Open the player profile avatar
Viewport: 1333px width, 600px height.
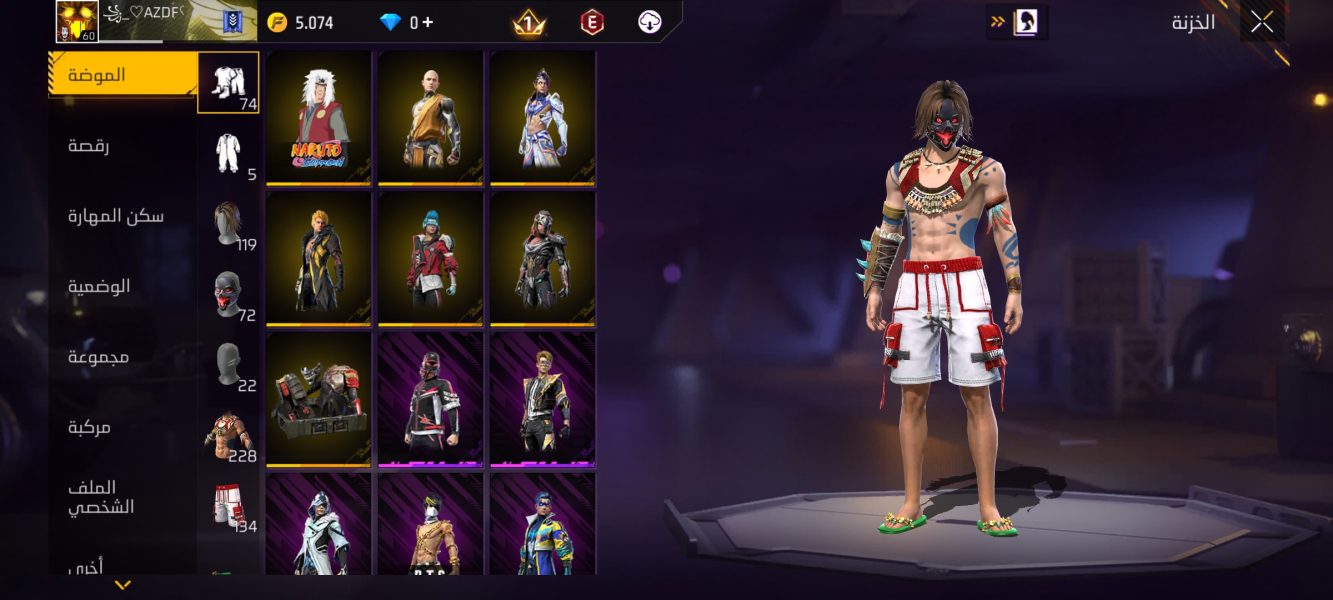pos(76,22)
